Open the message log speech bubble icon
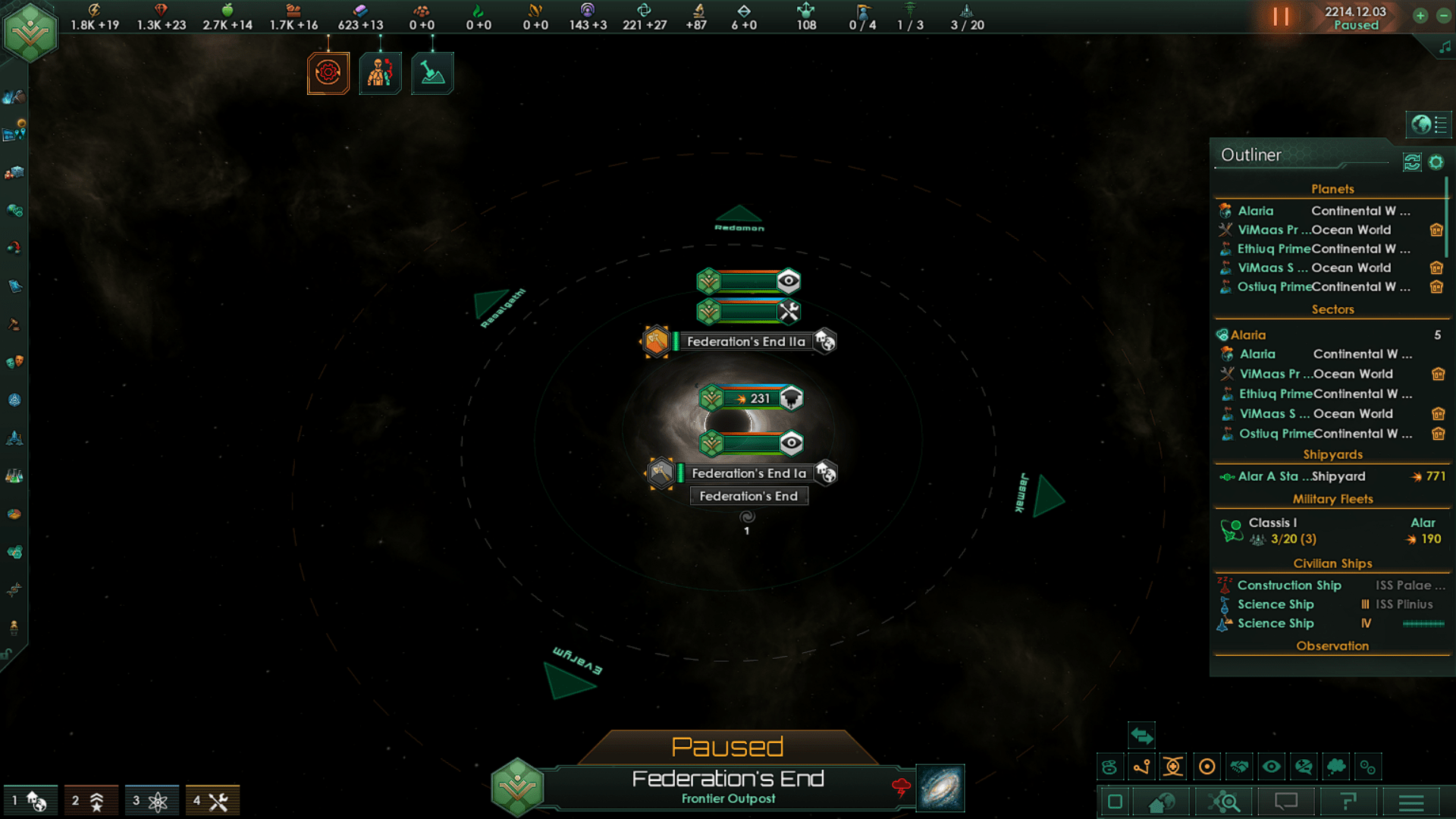The image size is (1456, 819). point(1288,801)
